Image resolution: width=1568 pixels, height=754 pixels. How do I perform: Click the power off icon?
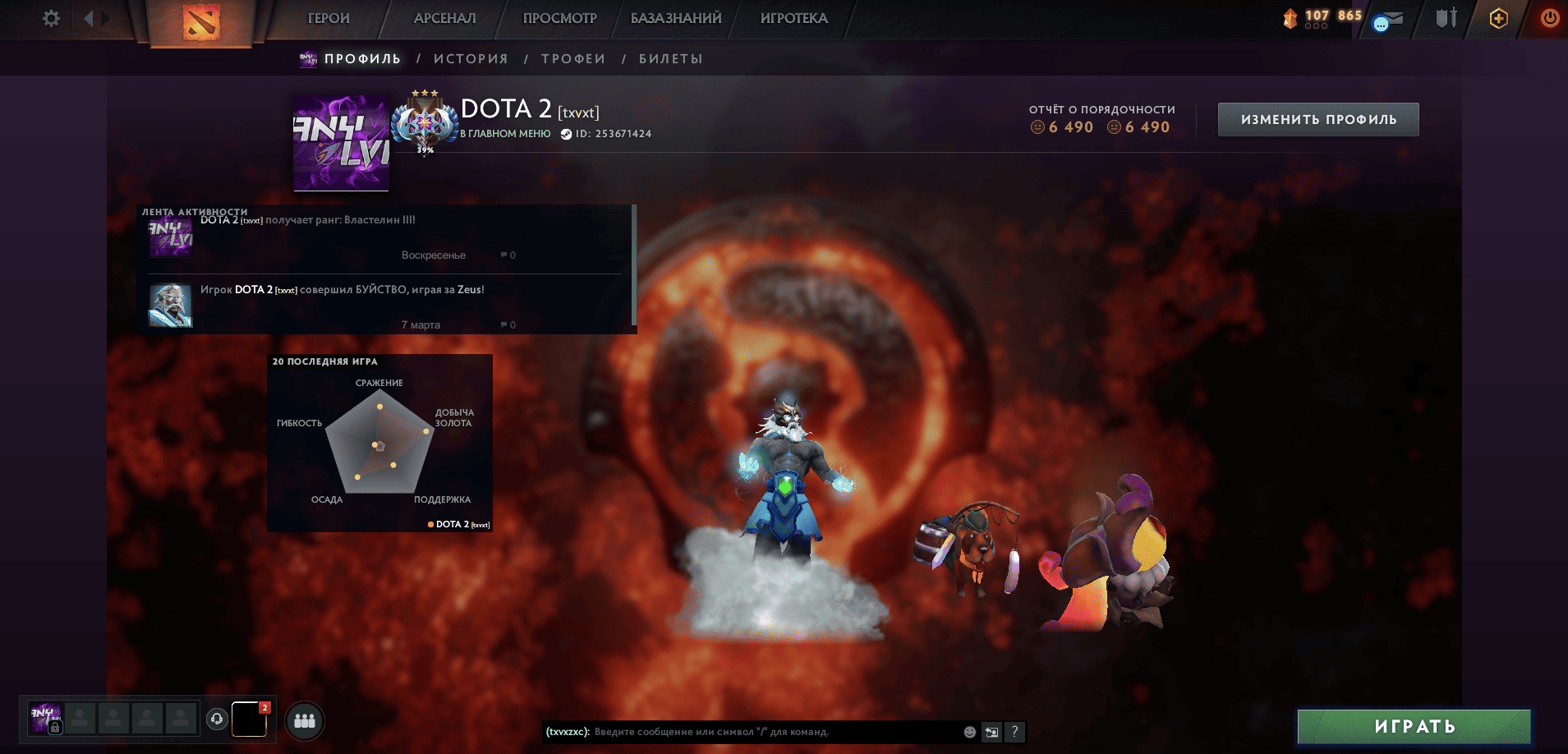click(1550, 17)
